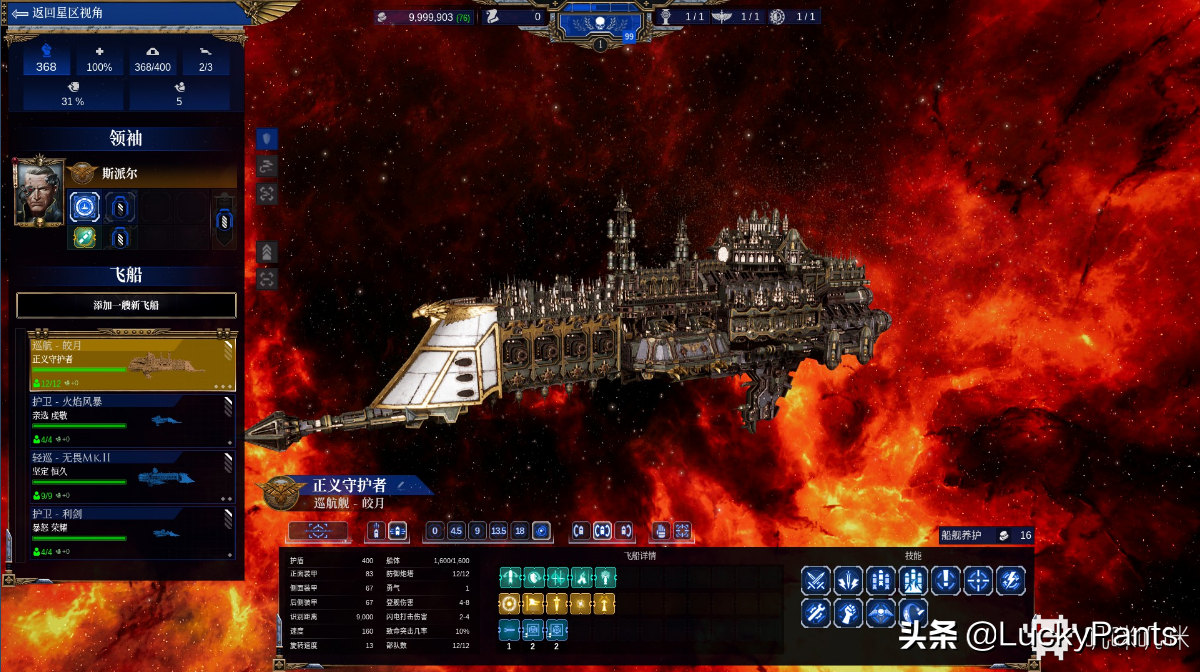Select the gold flag upgrade icon
The width and height of the screenshot is (1200, 672).
click(x=534, y=603)
